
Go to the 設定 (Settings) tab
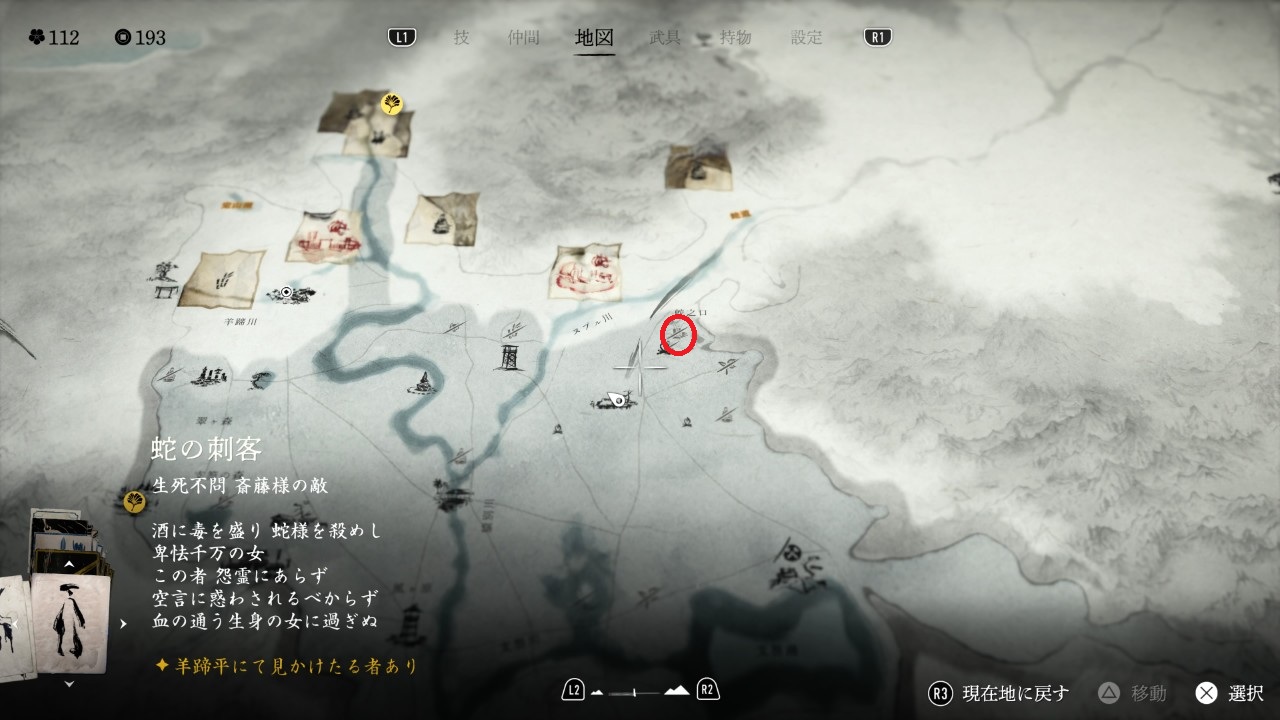(807, 38)
